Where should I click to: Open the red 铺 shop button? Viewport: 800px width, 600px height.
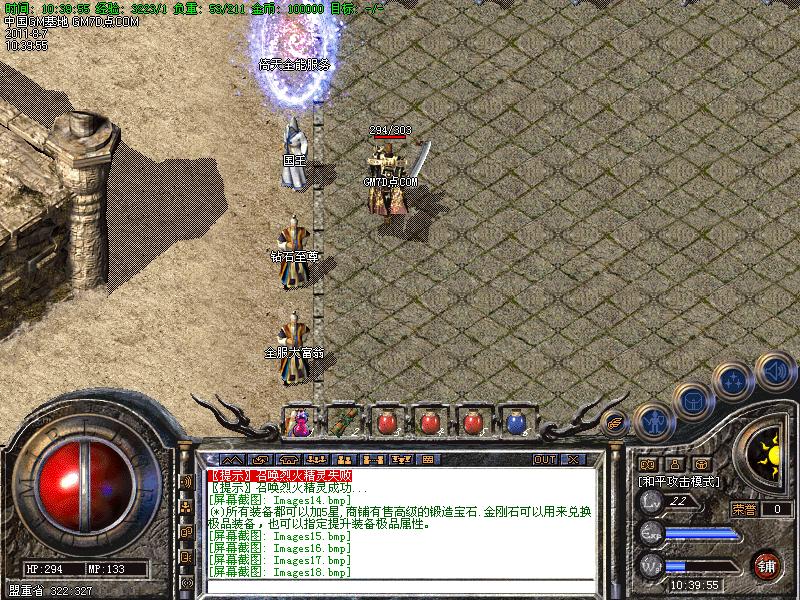[x=767, y=564]
